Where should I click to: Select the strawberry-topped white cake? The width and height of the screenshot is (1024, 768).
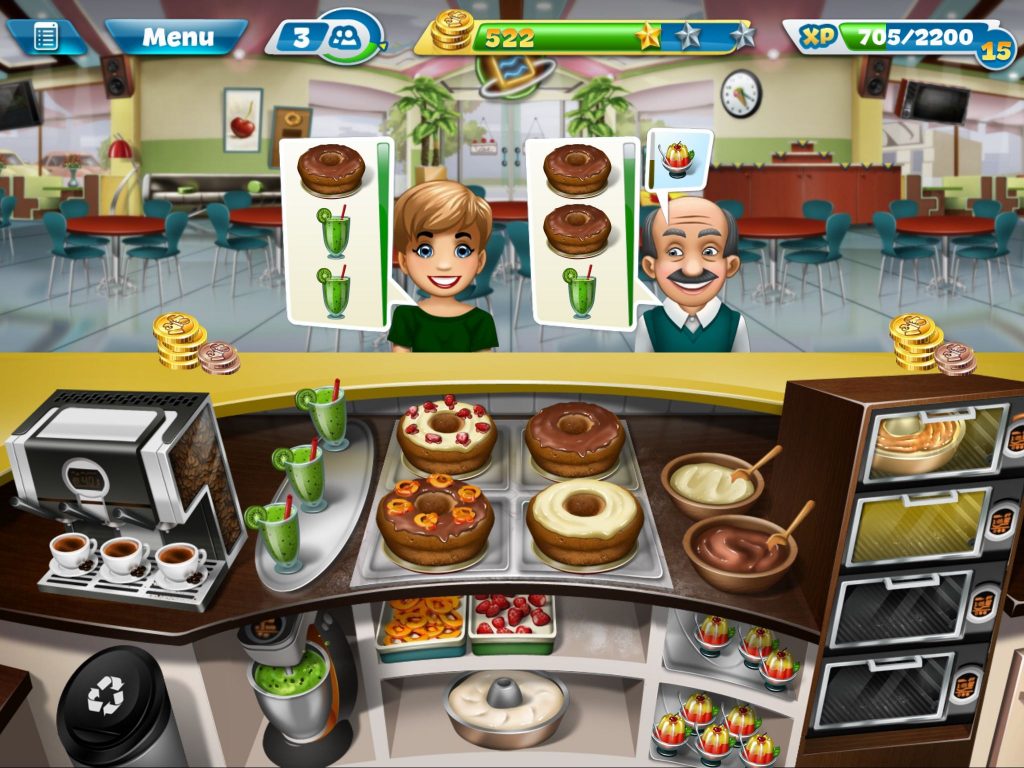(445, 435)
